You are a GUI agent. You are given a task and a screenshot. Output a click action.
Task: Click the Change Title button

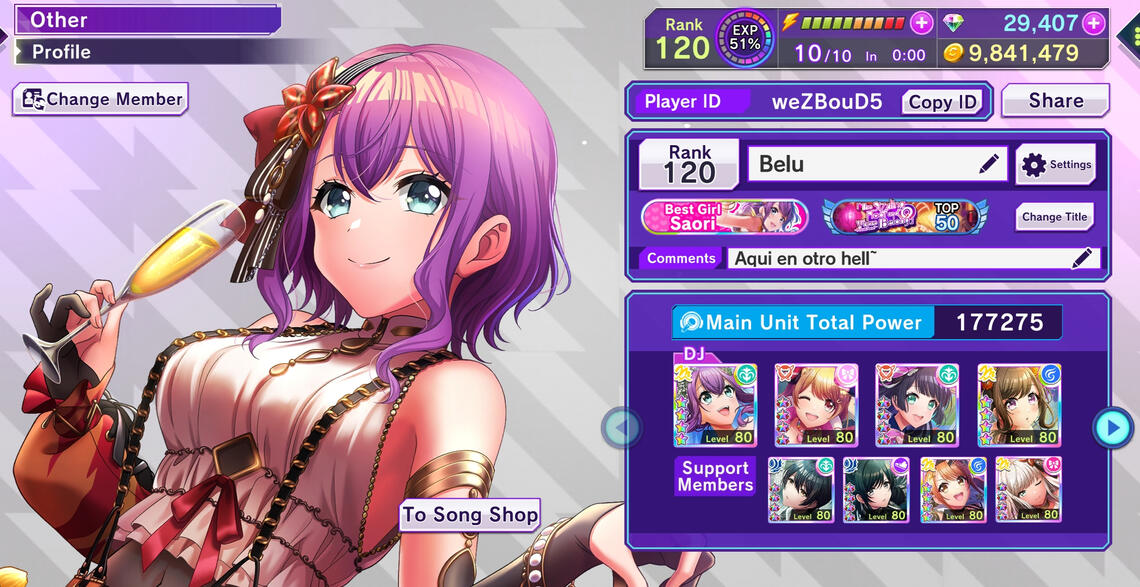1054,217
